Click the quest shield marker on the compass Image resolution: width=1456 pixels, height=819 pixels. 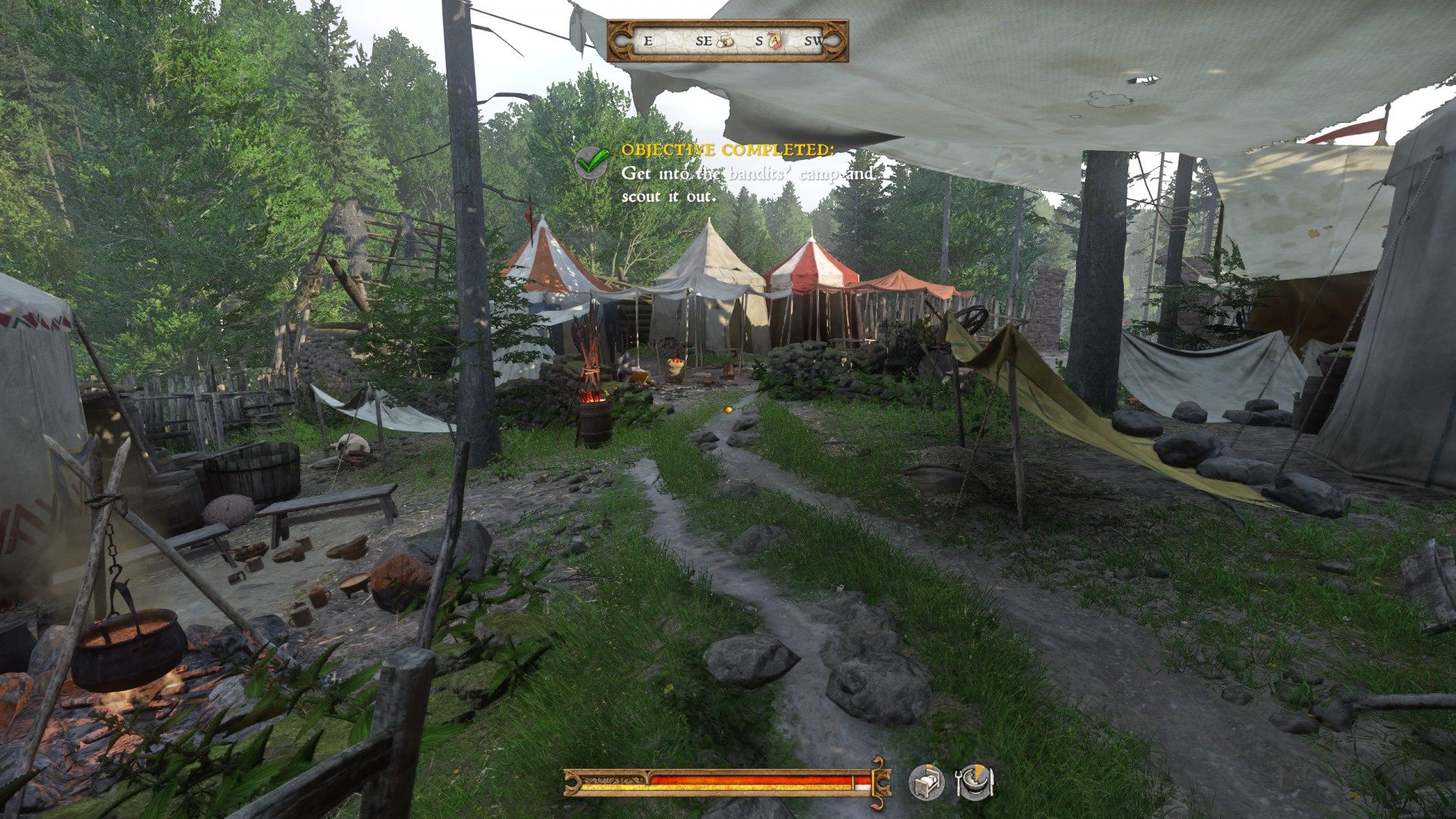tap(774, 40)
